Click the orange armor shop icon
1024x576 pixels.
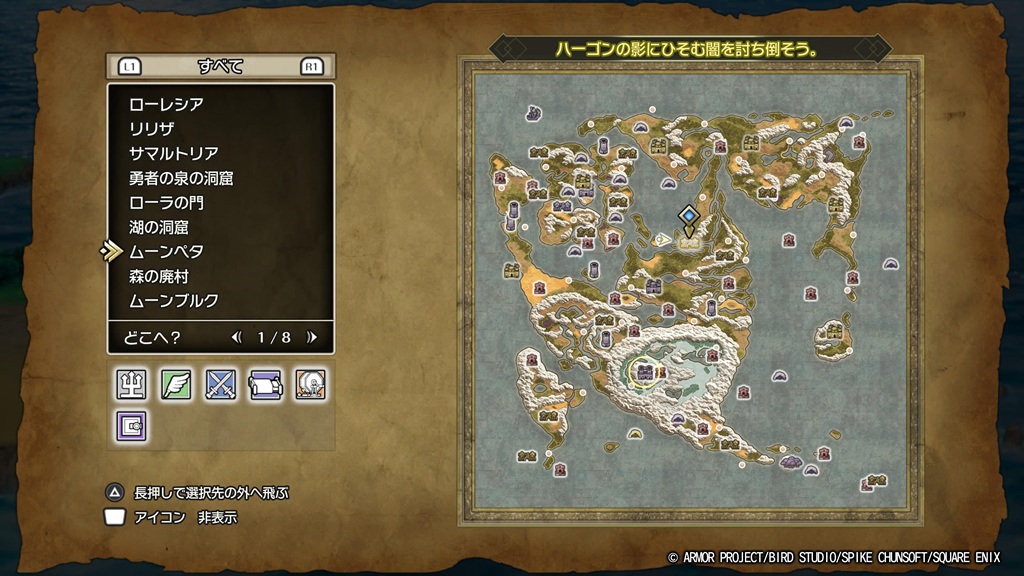309,385
